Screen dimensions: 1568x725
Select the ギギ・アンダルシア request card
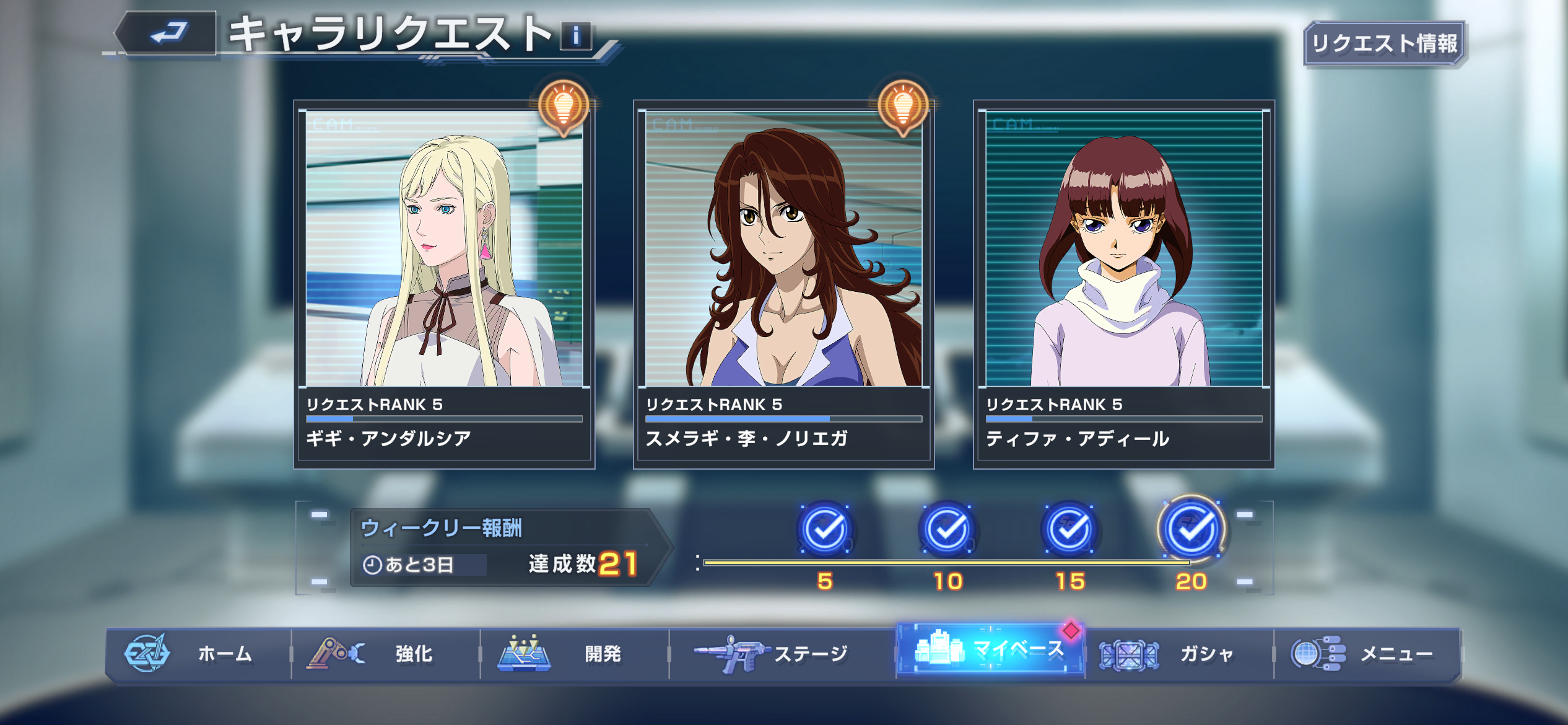[x=444, y=284]
